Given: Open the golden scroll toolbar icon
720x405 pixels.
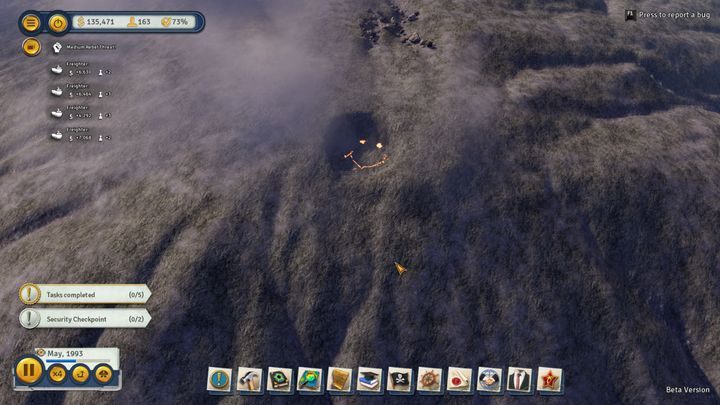Looking at the screenshot, I should [340, 379].
